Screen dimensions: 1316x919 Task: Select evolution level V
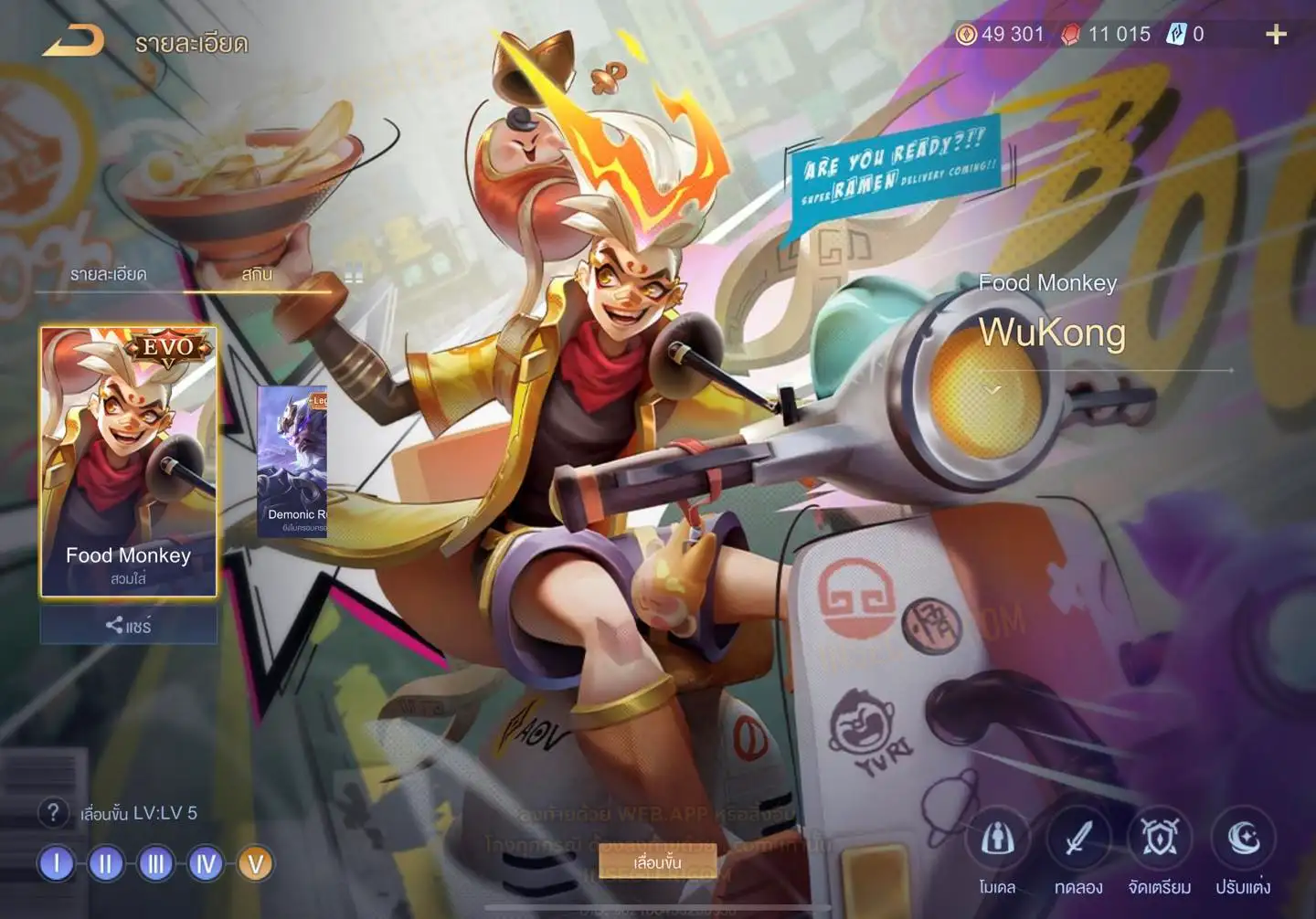point(256,863)
